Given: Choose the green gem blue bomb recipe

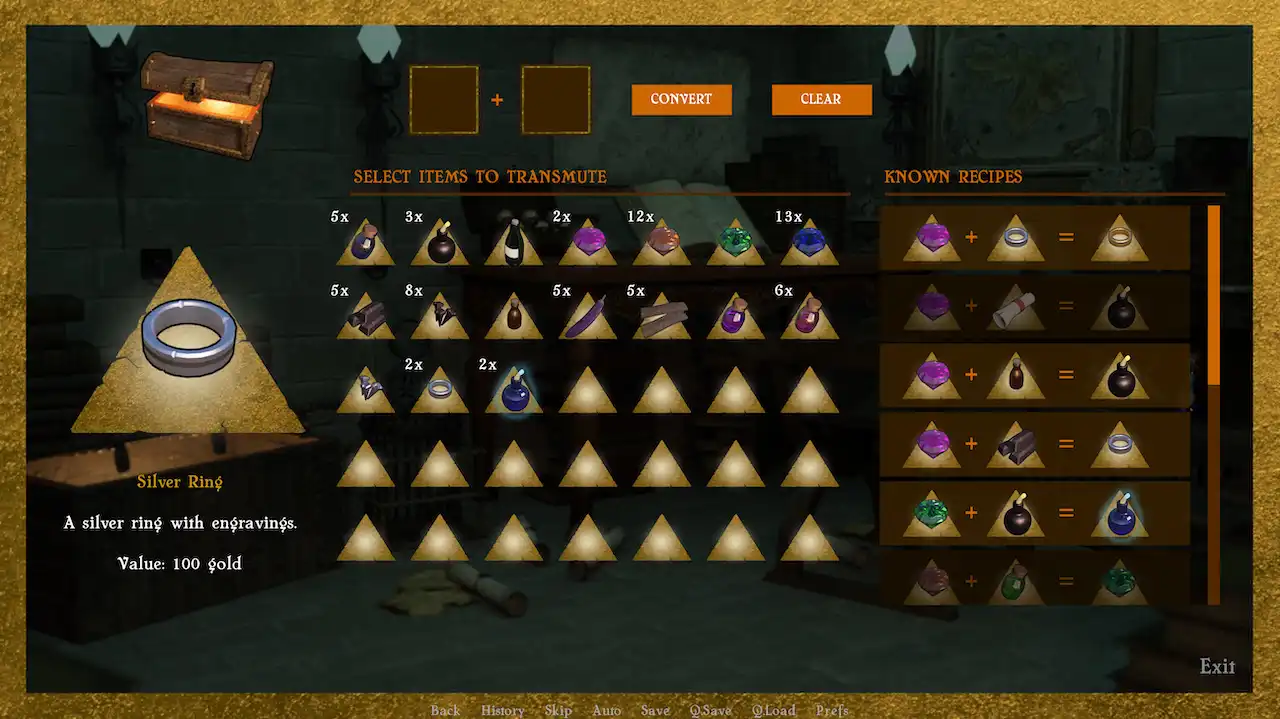Looking at the screenshot, I should [1035, 514].
